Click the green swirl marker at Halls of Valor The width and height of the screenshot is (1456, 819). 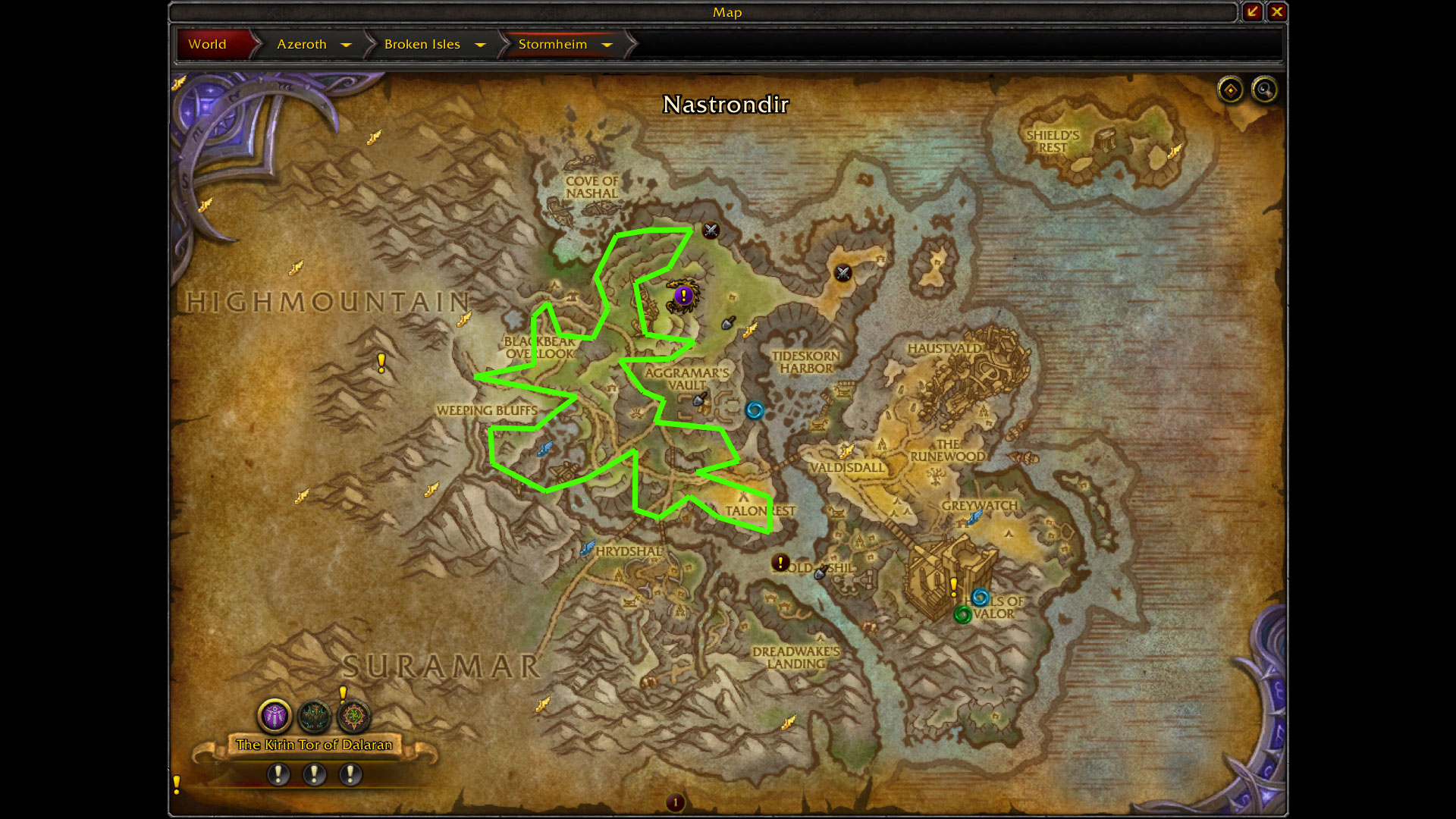(962, 614)
